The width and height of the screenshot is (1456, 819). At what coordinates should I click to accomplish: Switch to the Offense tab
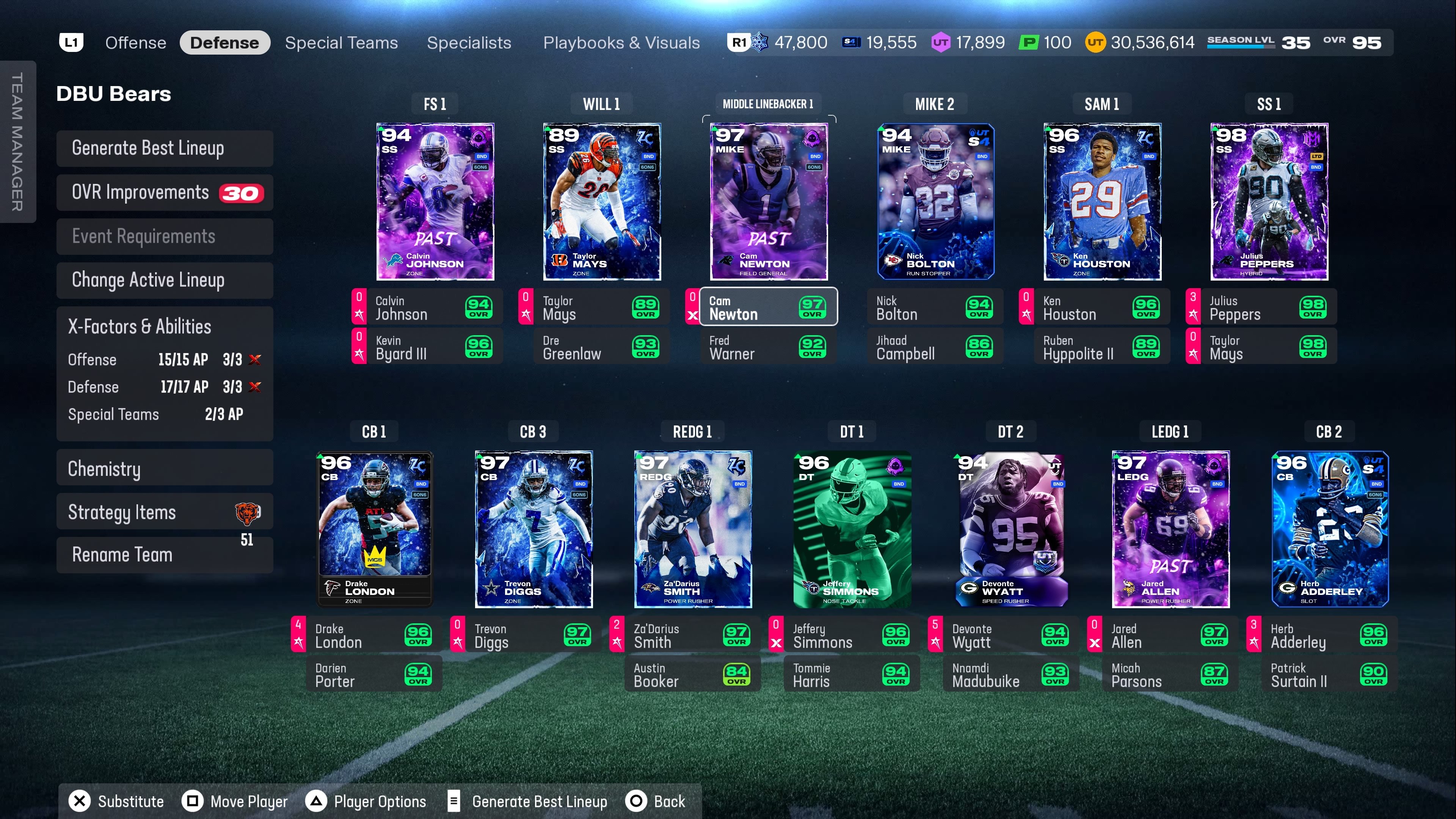coord(136,43)
